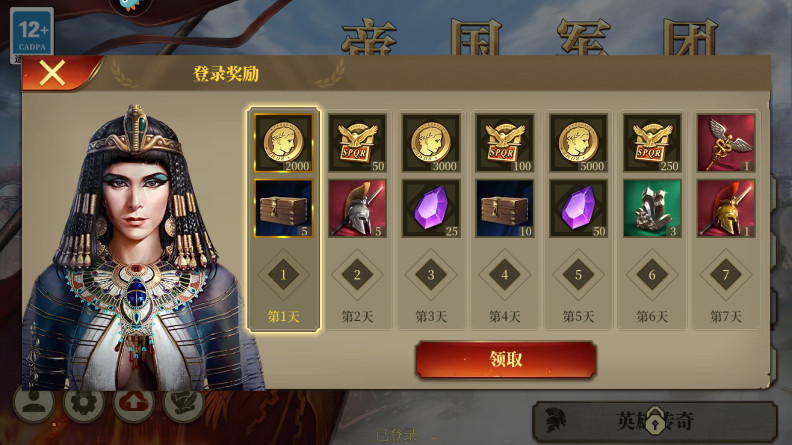Select the 2000 gold coin reward
This screenshot has width=792, height=445.
coord(283,143)
